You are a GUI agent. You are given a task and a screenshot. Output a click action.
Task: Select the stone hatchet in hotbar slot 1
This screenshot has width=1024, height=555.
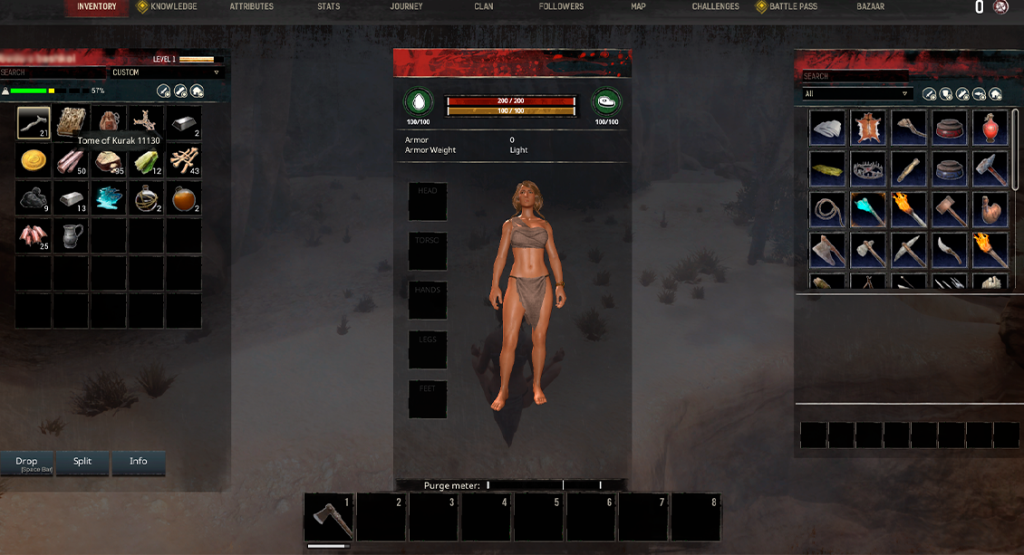(329, 517)
